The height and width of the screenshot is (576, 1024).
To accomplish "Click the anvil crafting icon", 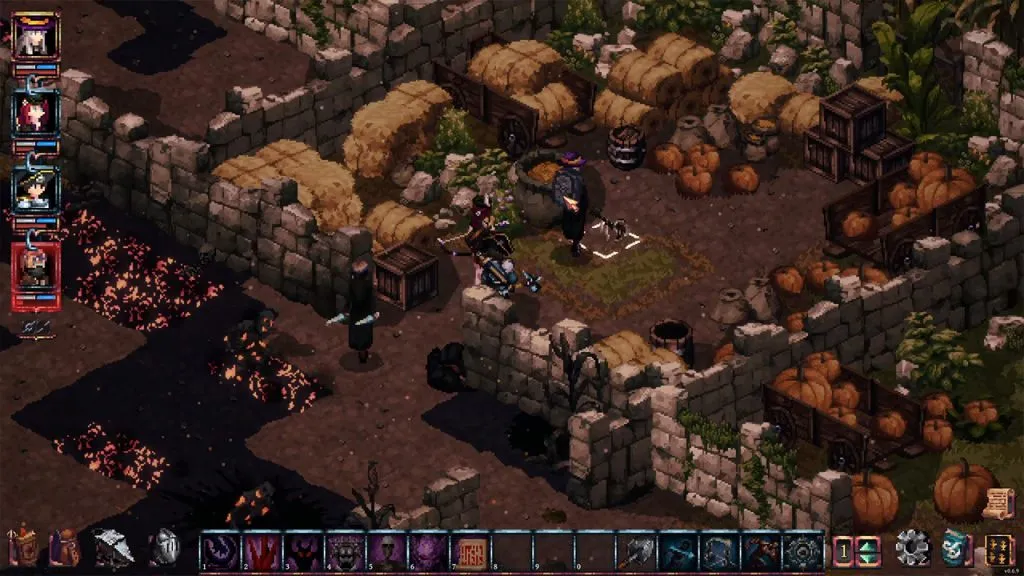I will coord(113,549).
